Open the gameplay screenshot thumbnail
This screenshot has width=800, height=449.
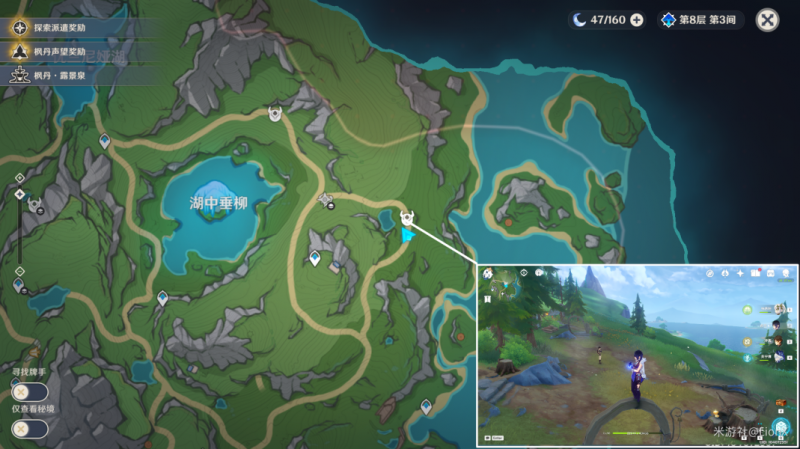click(x=637, y=355)
